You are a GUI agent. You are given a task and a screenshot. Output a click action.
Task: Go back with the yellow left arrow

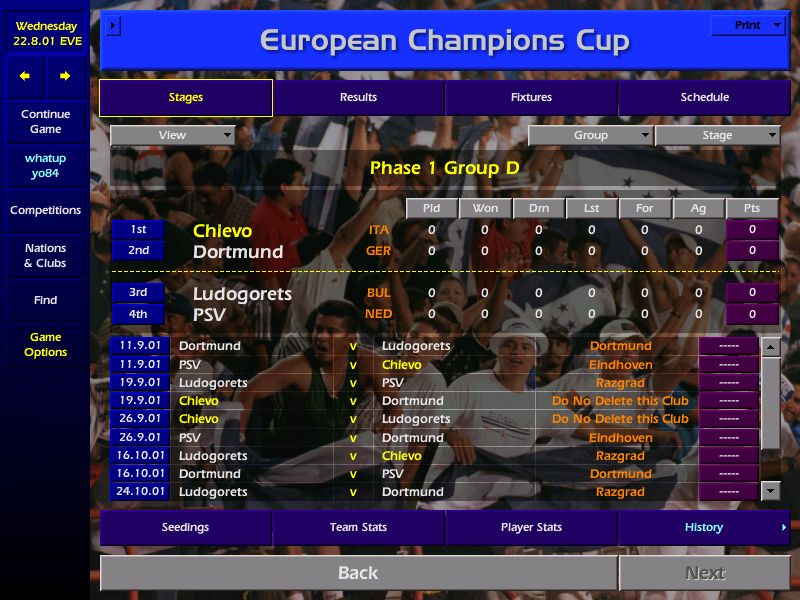click(25, 76)
